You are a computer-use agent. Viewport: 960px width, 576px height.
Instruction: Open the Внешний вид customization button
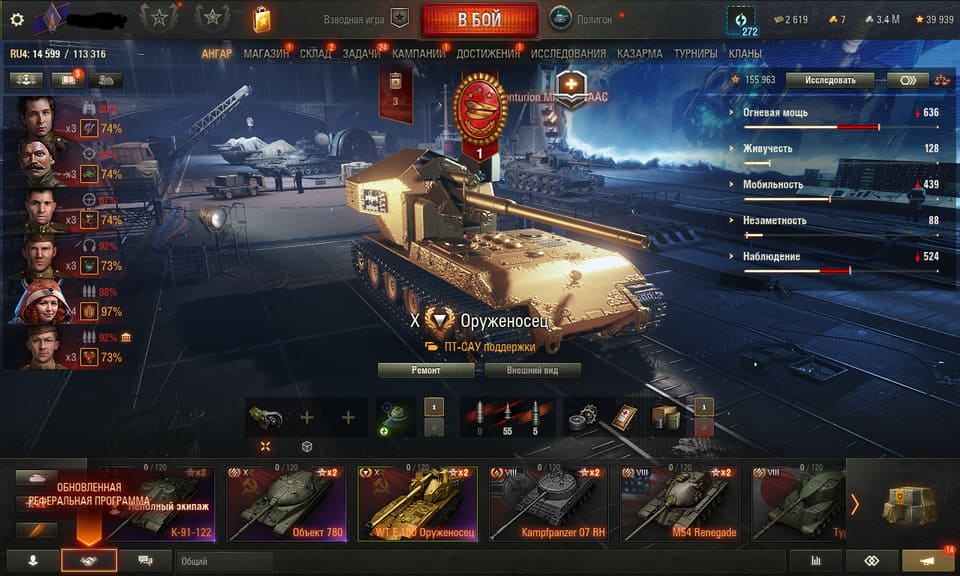[531, 370]
